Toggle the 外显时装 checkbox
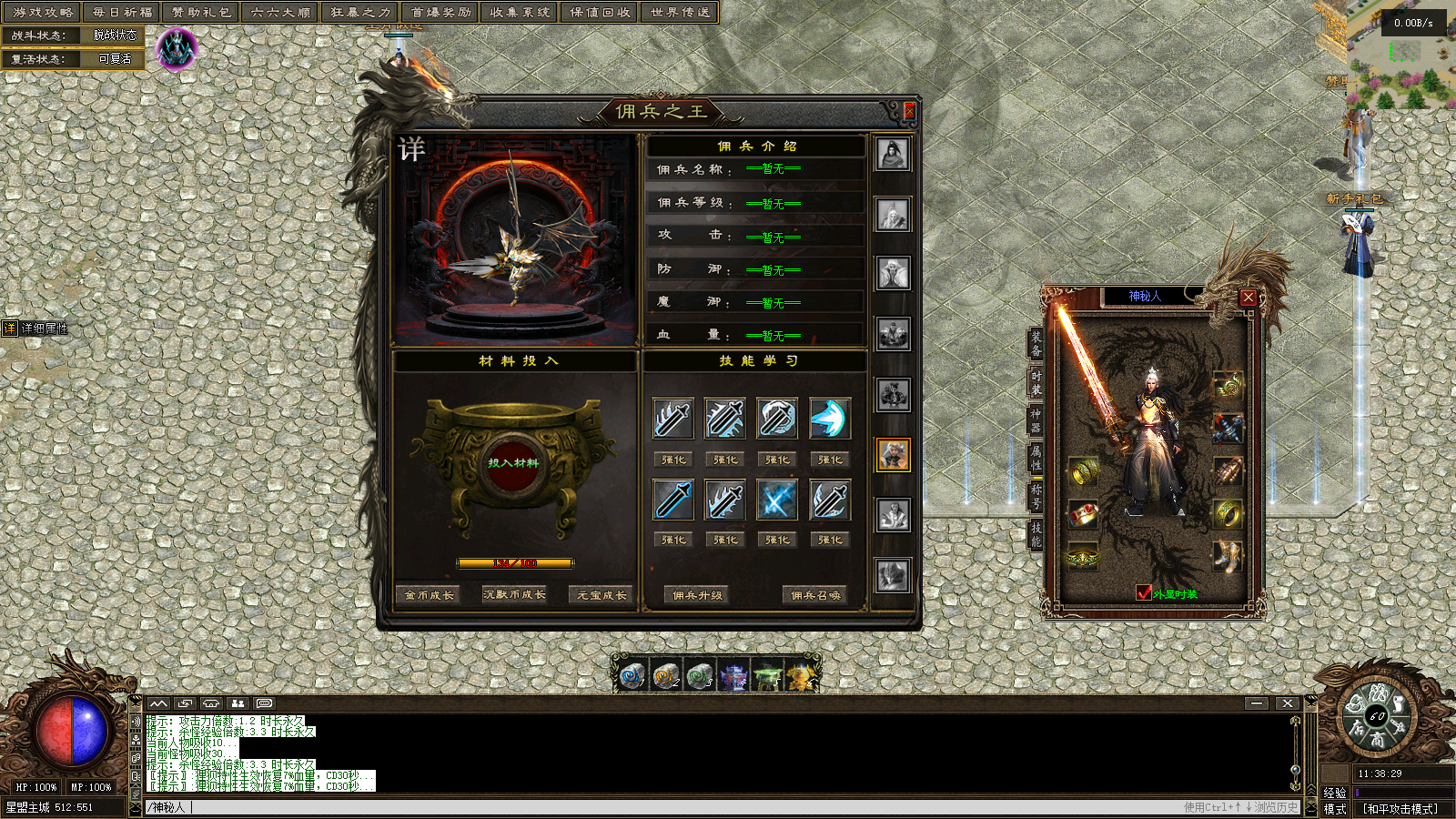The width and height of the screenshot is (1456, 819). (1144, 593)
